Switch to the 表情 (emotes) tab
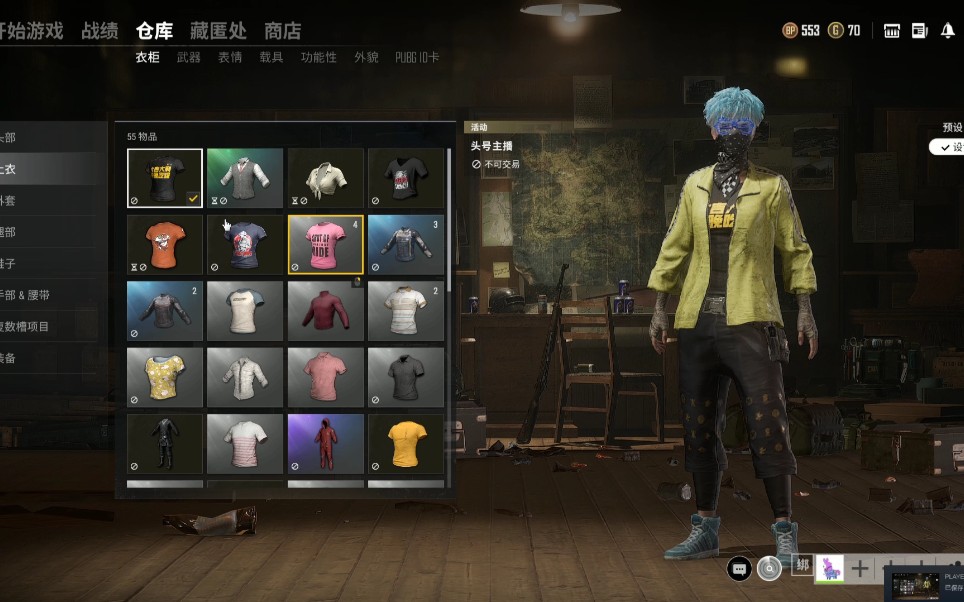 click(x=230, y=58)
